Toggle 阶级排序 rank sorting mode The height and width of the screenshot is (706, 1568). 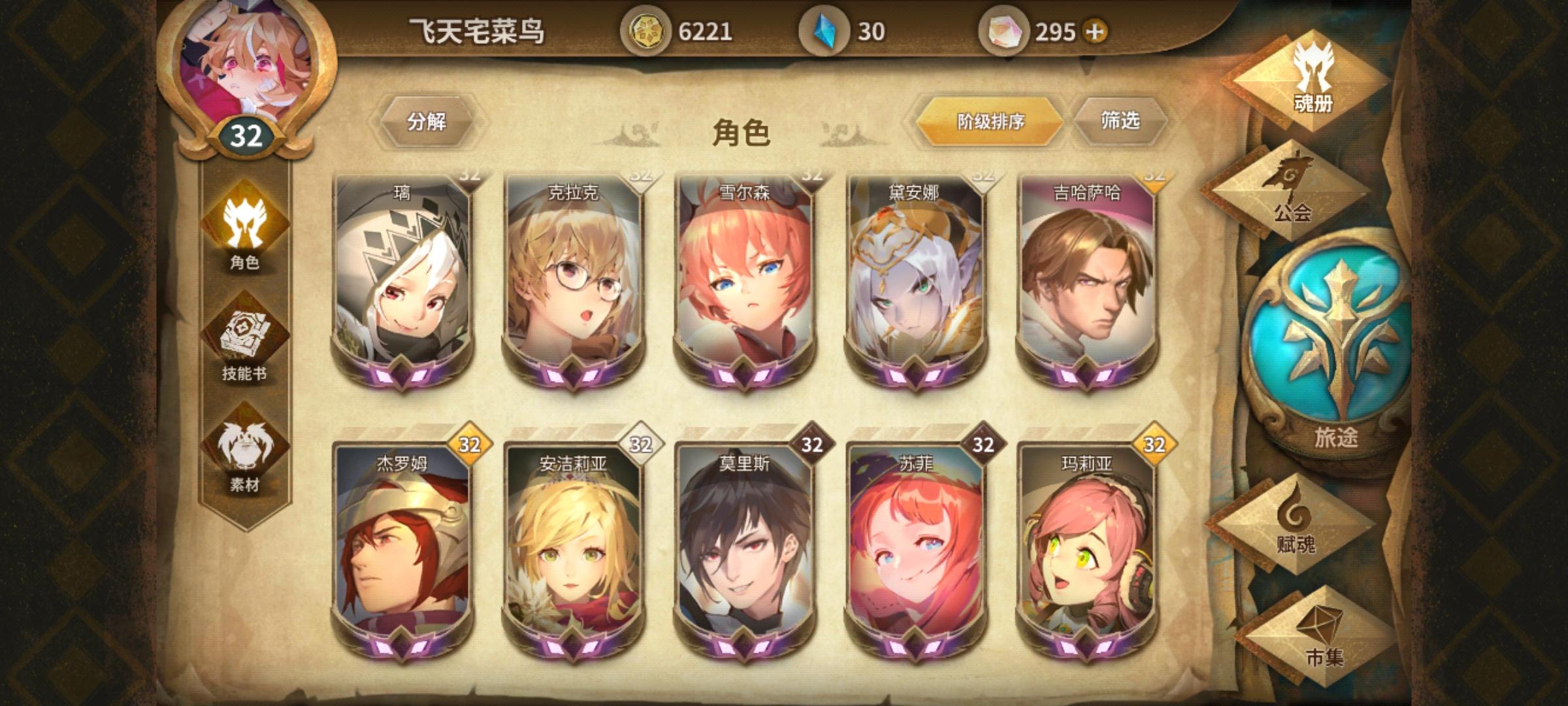click(990, 122)
